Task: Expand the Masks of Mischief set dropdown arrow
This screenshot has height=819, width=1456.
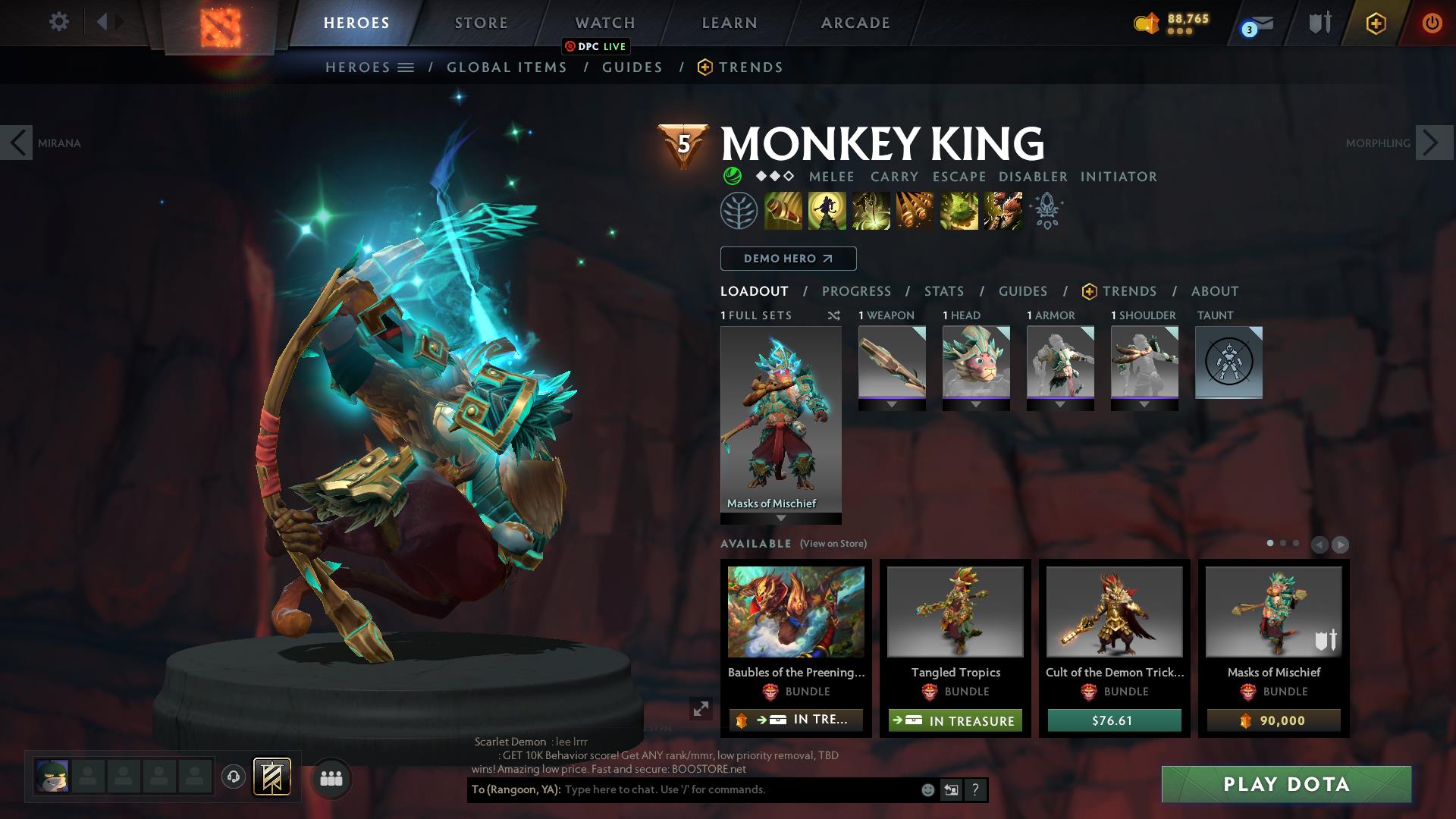Action: pos(780,516)
